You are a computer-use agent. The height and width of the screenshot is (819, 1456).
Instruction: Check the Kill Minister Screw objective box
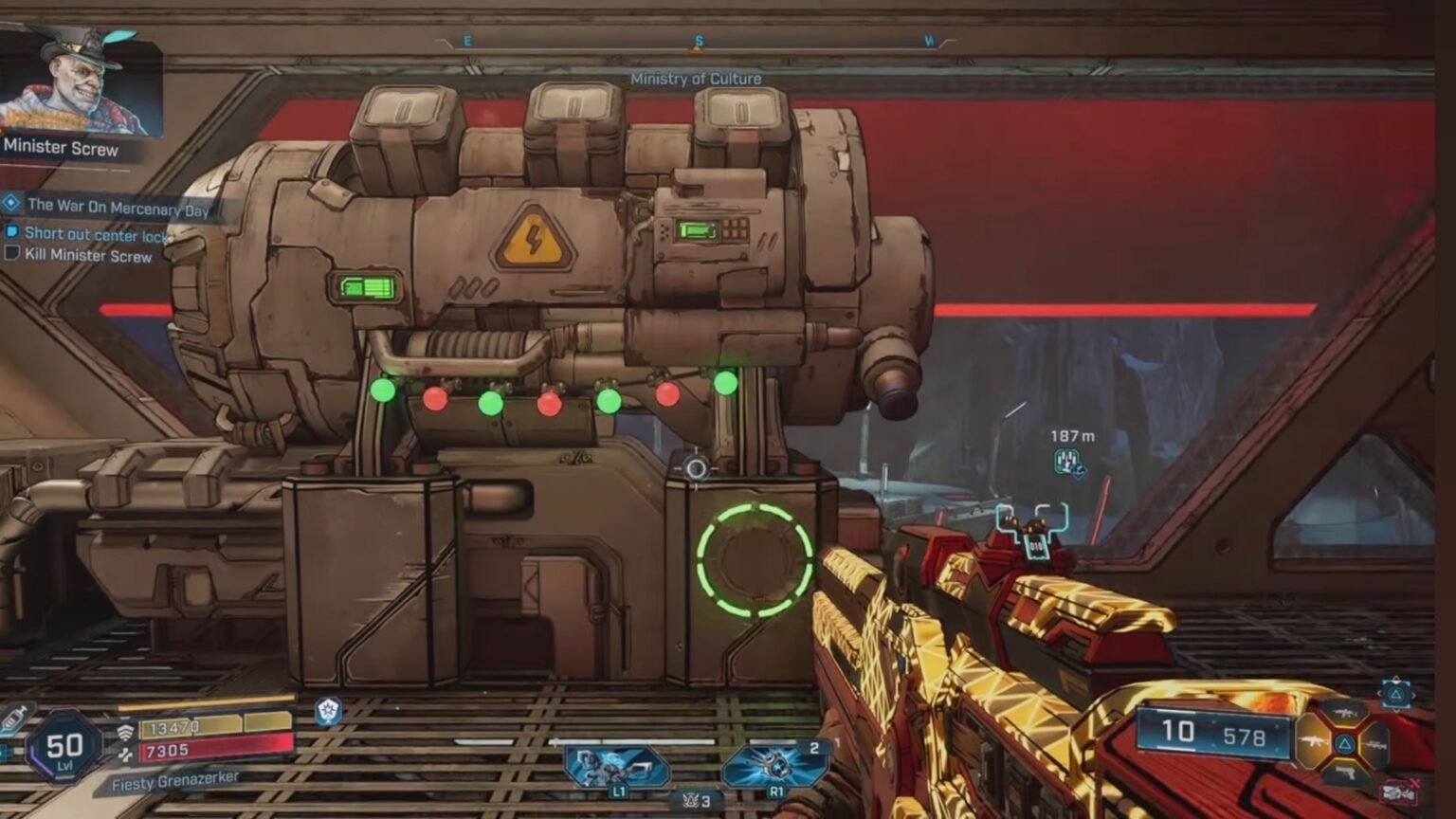coord(12,254)
